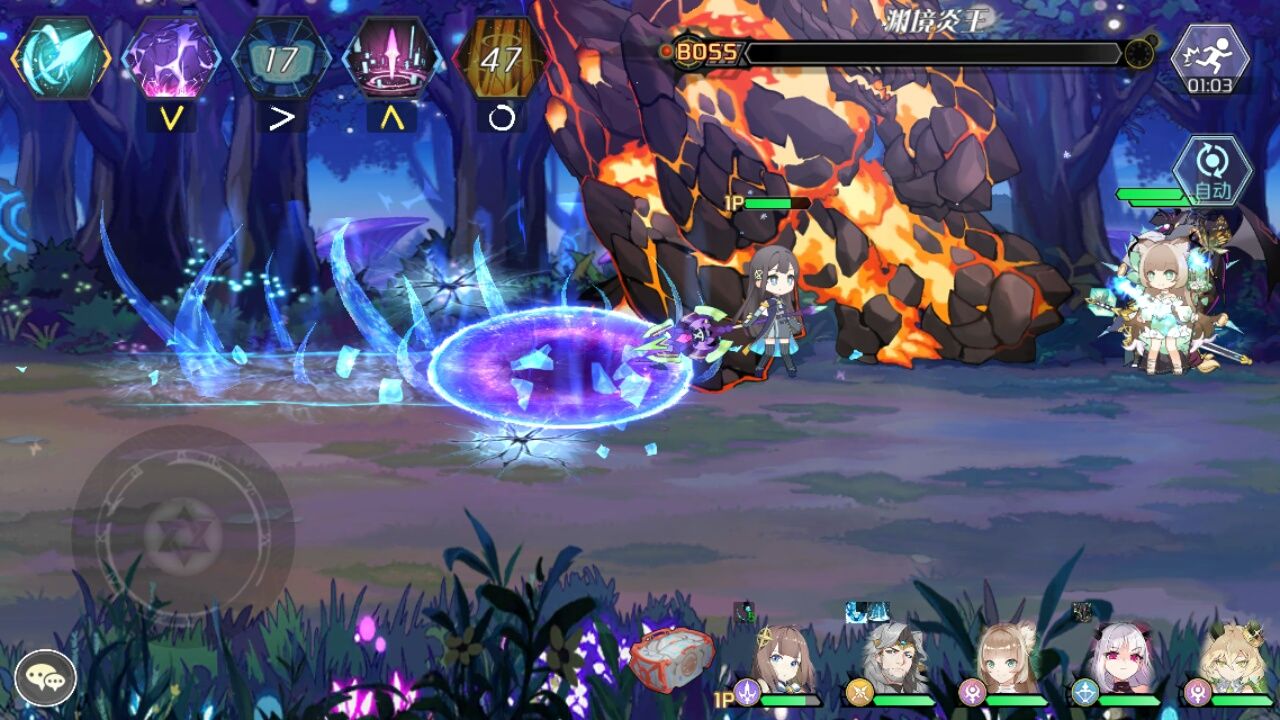Select the grey-haired bearded man portrait

click(x=895, y=662)
